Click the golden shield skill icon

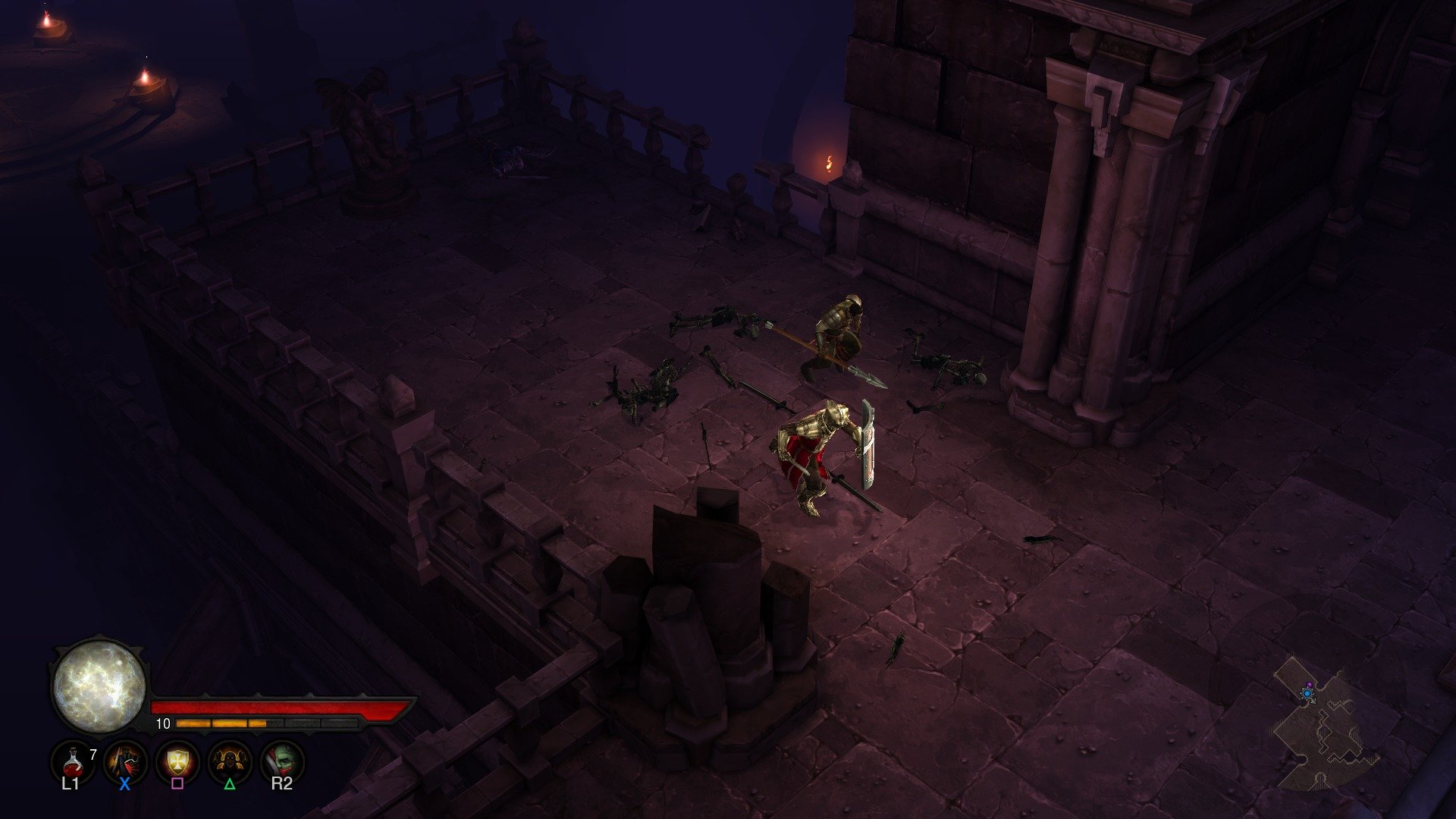tap(177, 762)
